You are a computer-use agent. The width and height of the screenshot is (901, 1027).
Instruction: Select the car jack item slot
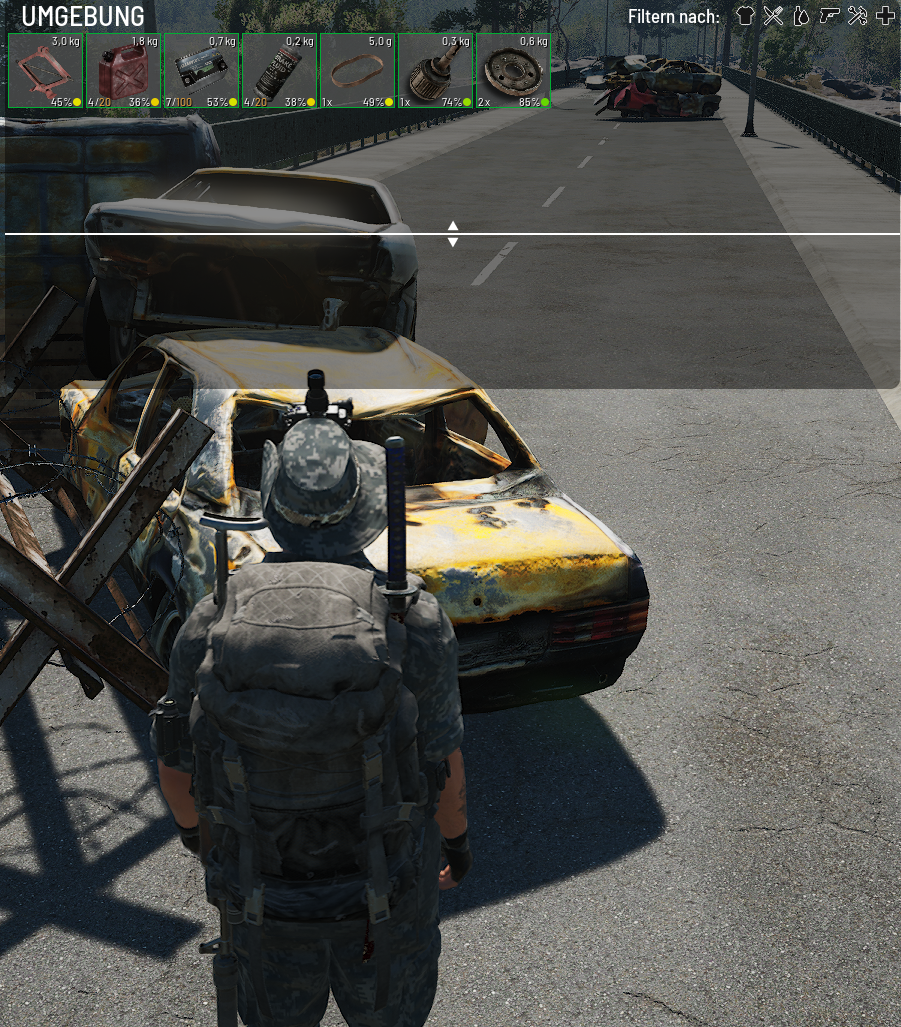(46, 71)
